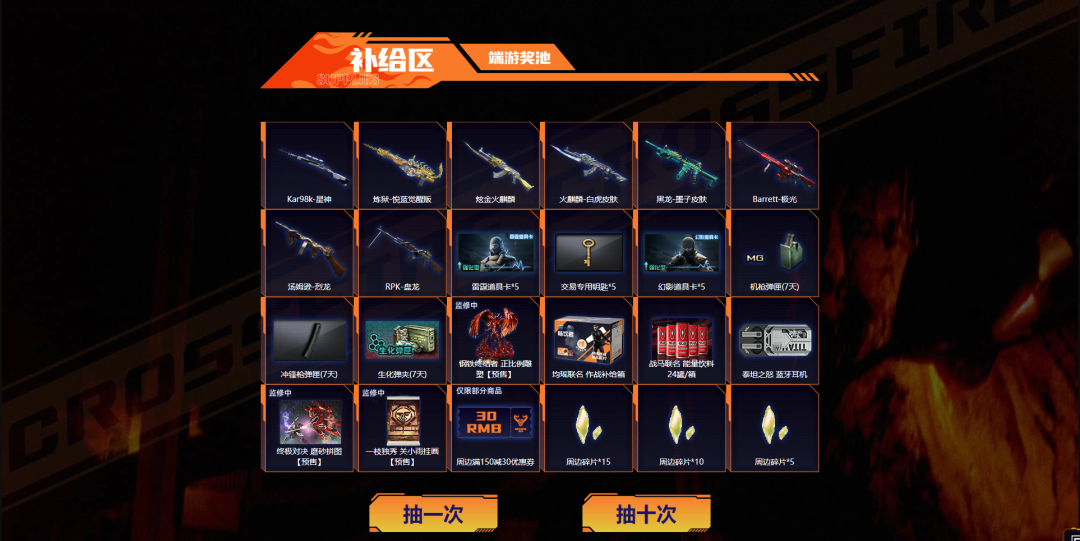Select the 生化弹夹(7天) reward tile
1080x541 pixels.
coord(401,340)
